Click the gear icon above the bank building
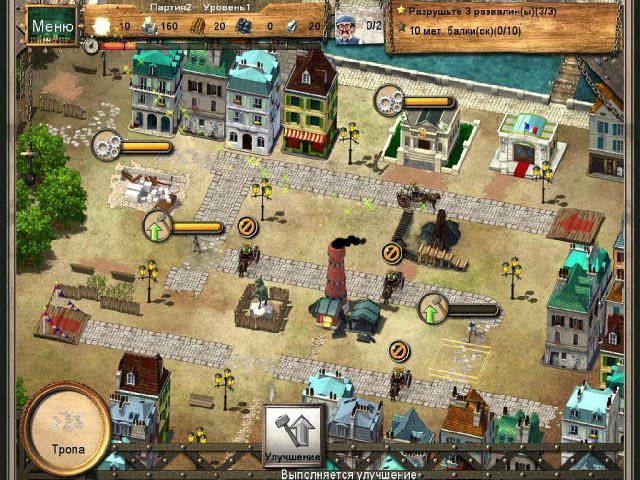 tap(390, 100)
